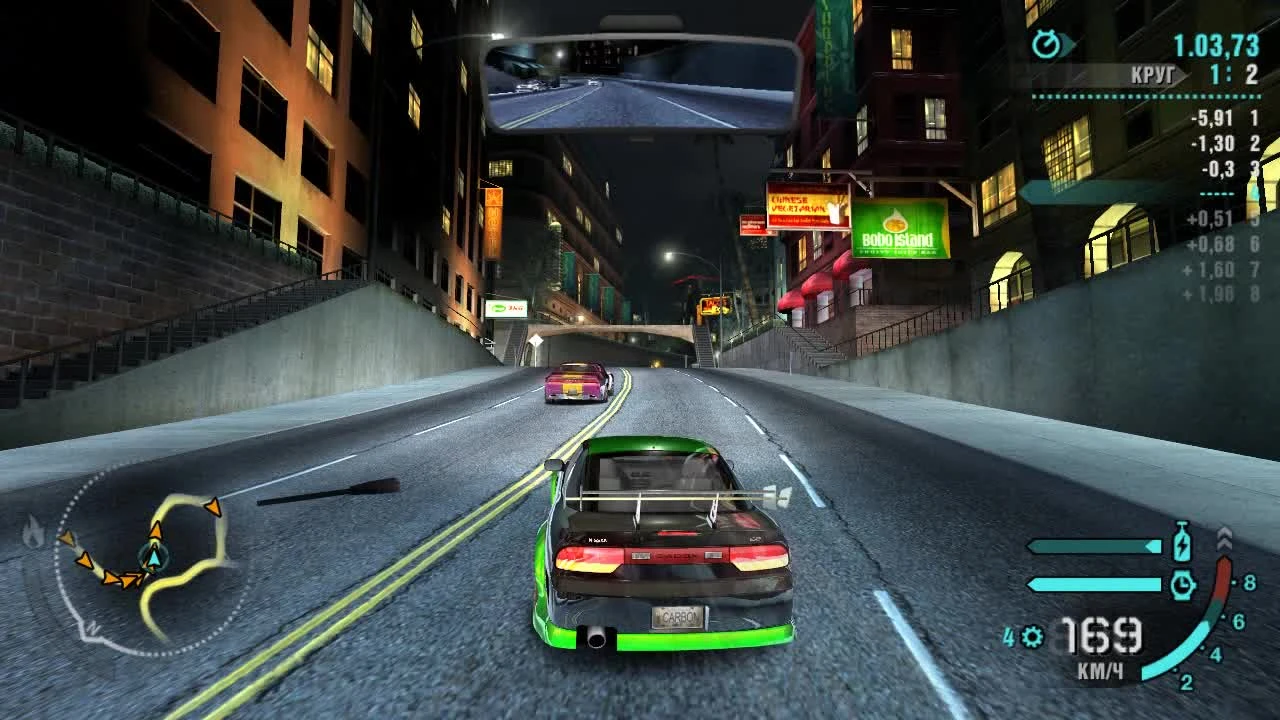Click the gear indicator cog icon
The image size is (1280, 720).
[x=1033, y=637]
